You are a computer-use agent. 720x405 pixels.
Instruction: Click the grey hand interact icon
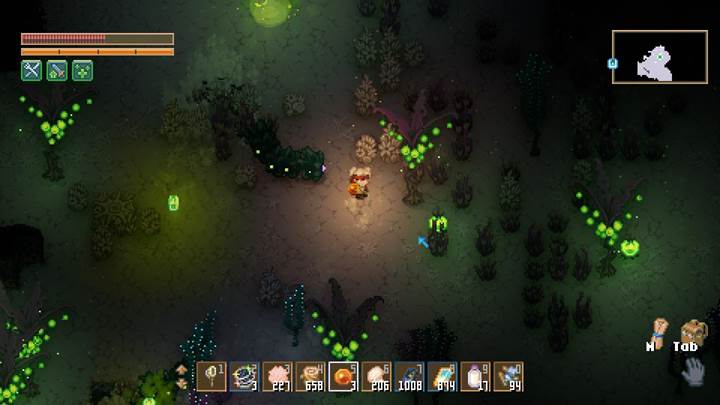tap(693, 372)
